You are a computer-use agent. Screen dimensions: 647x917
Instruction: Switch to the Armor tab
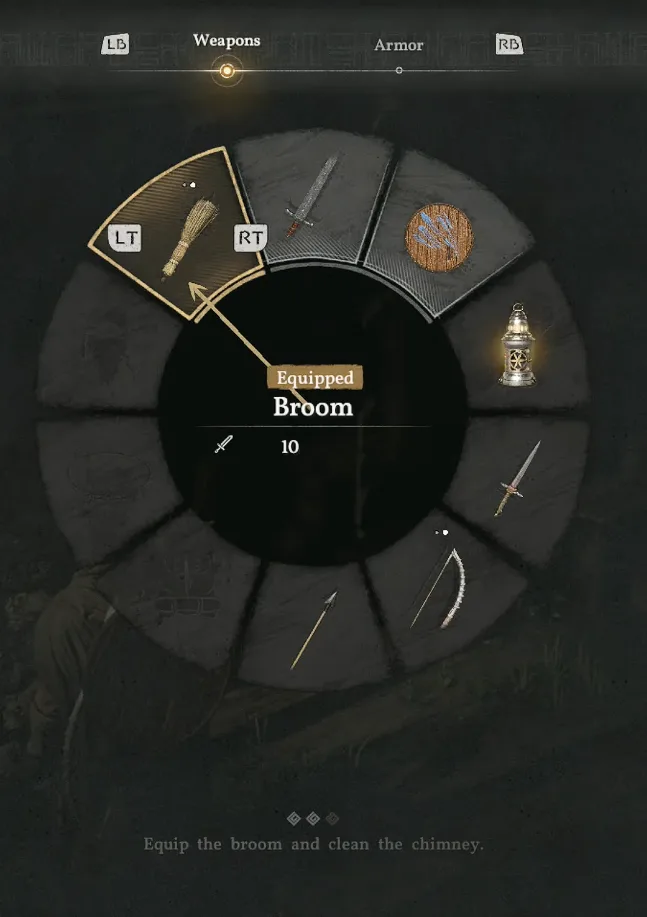(399, 46)
